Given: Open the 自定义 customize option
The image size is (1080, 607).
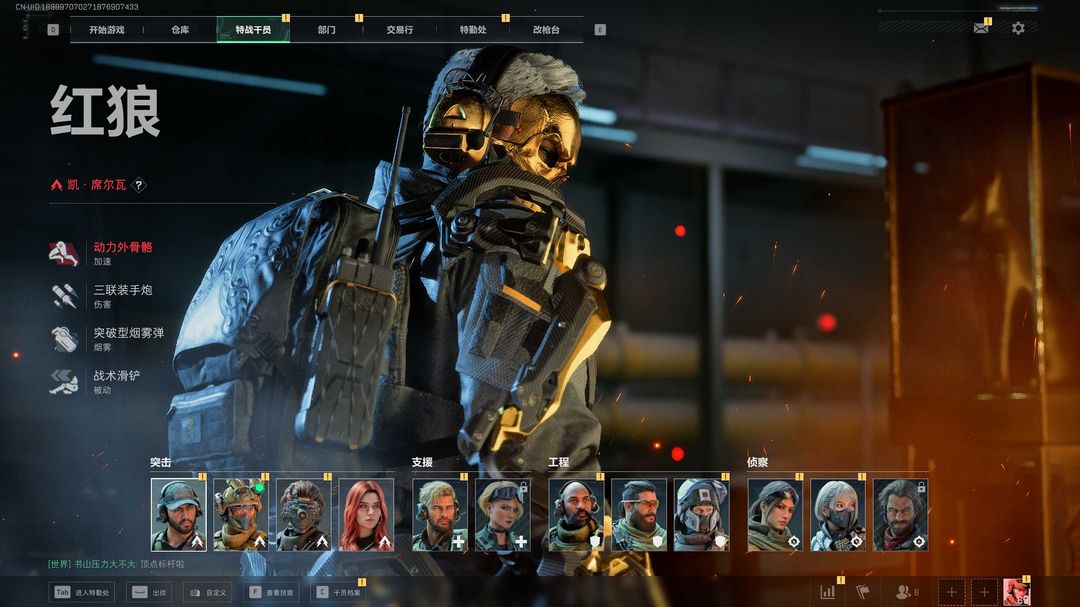Looking at the screenshot, I should (207, 592).
